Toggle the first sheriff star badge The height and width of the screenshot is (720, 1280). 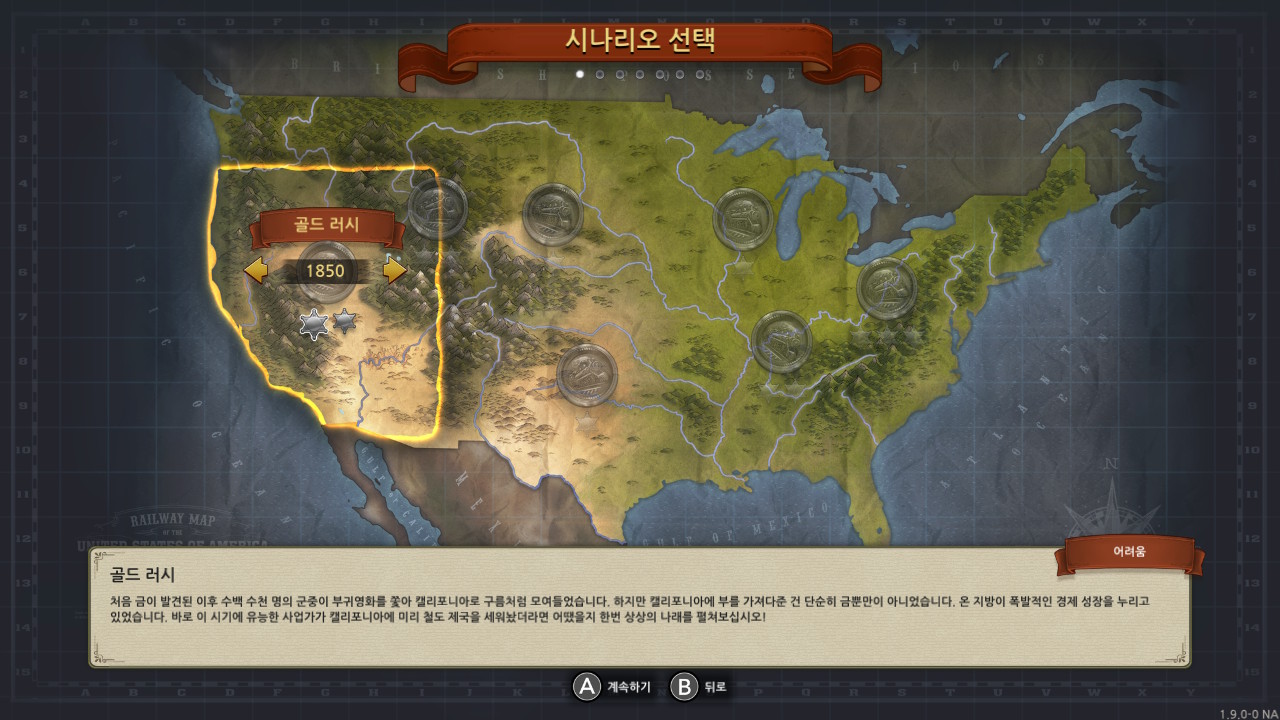click(x=314, y=323)
